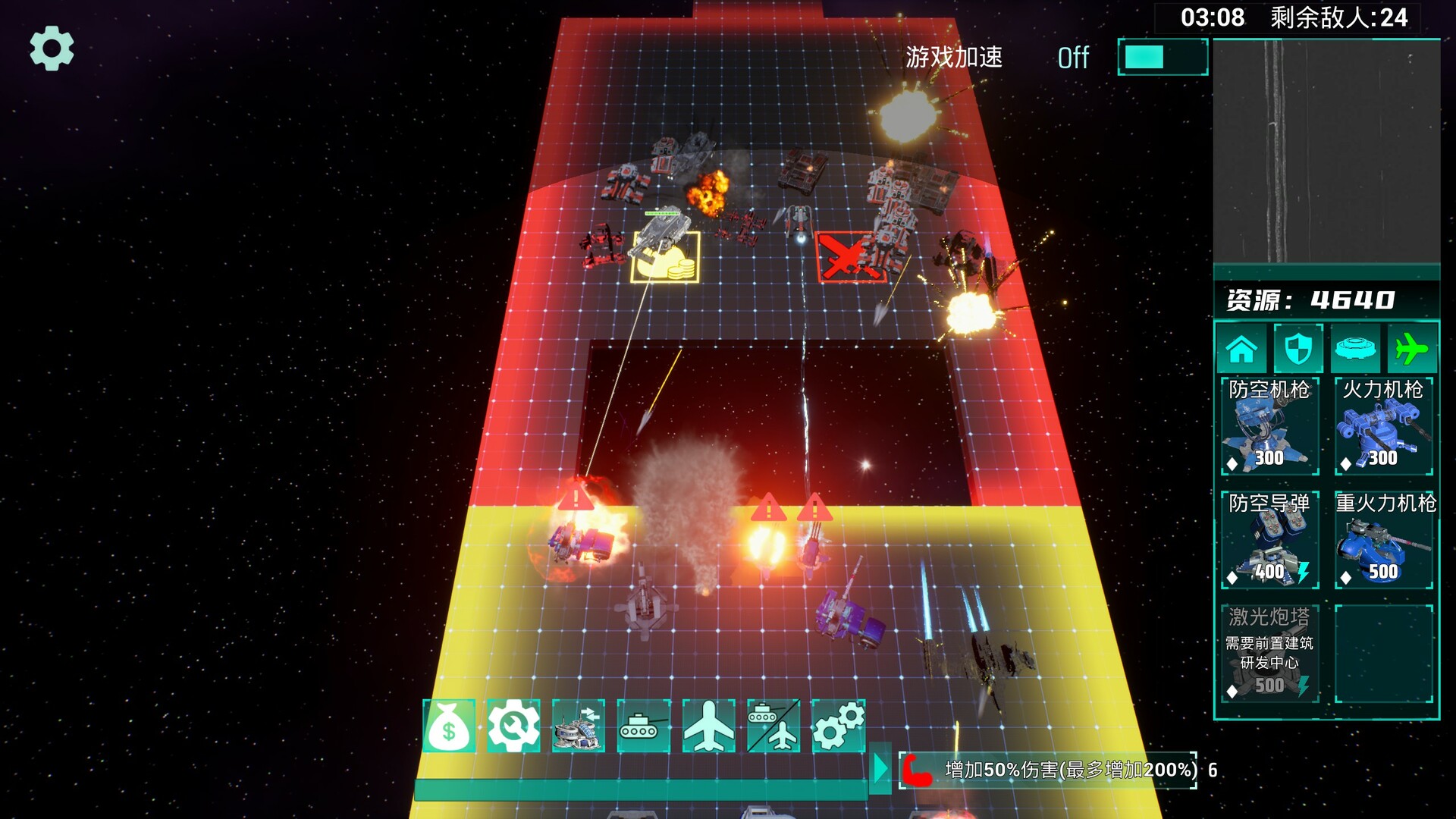The width and height of the screenshot is (1456, 819).
Task: Switch to the house building tab
Action: 1241,349
